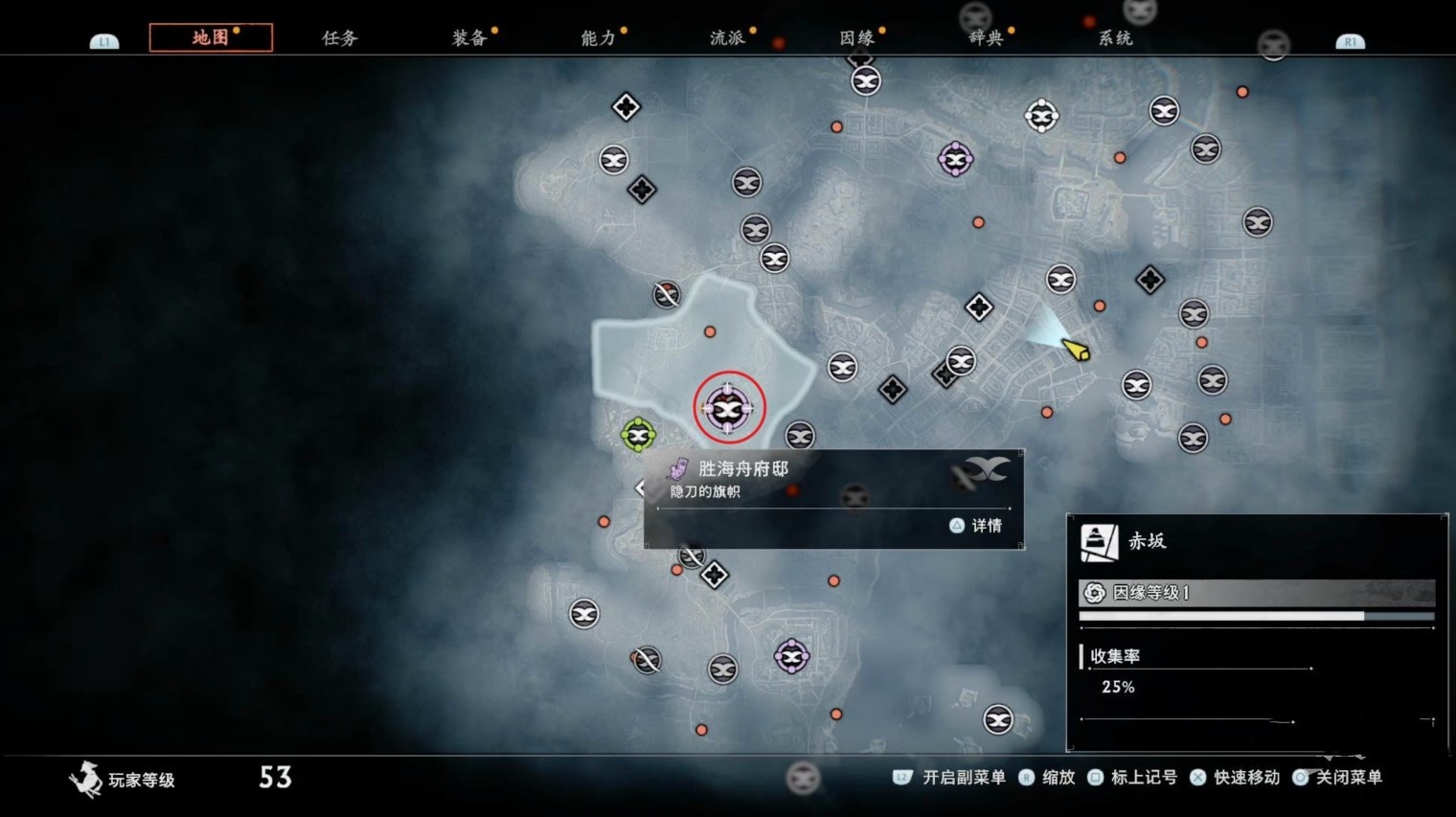Select the highlighted 地图 tab

click(x=211, y=37)
